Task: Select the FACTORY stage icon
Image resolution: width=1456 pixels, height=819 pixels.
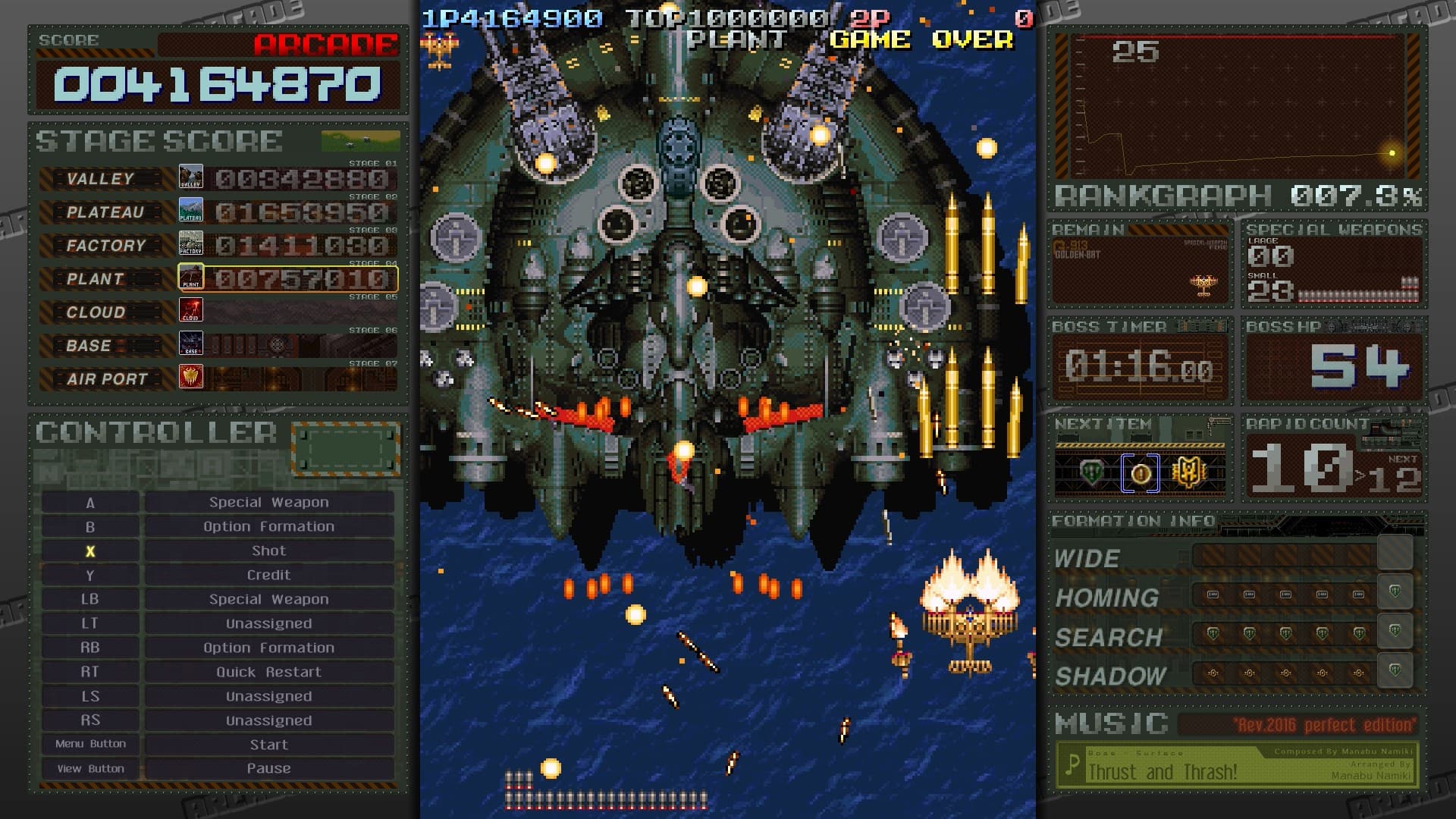Action: [x=191, y=244]
